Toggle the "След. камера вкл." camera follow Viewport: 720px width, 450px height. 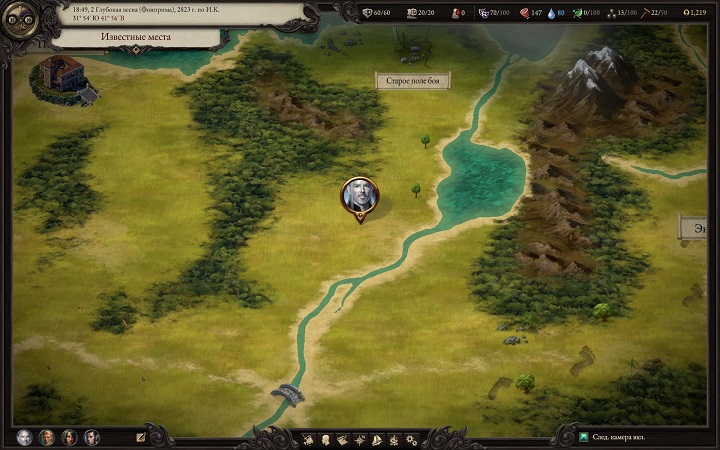[614, 438]
